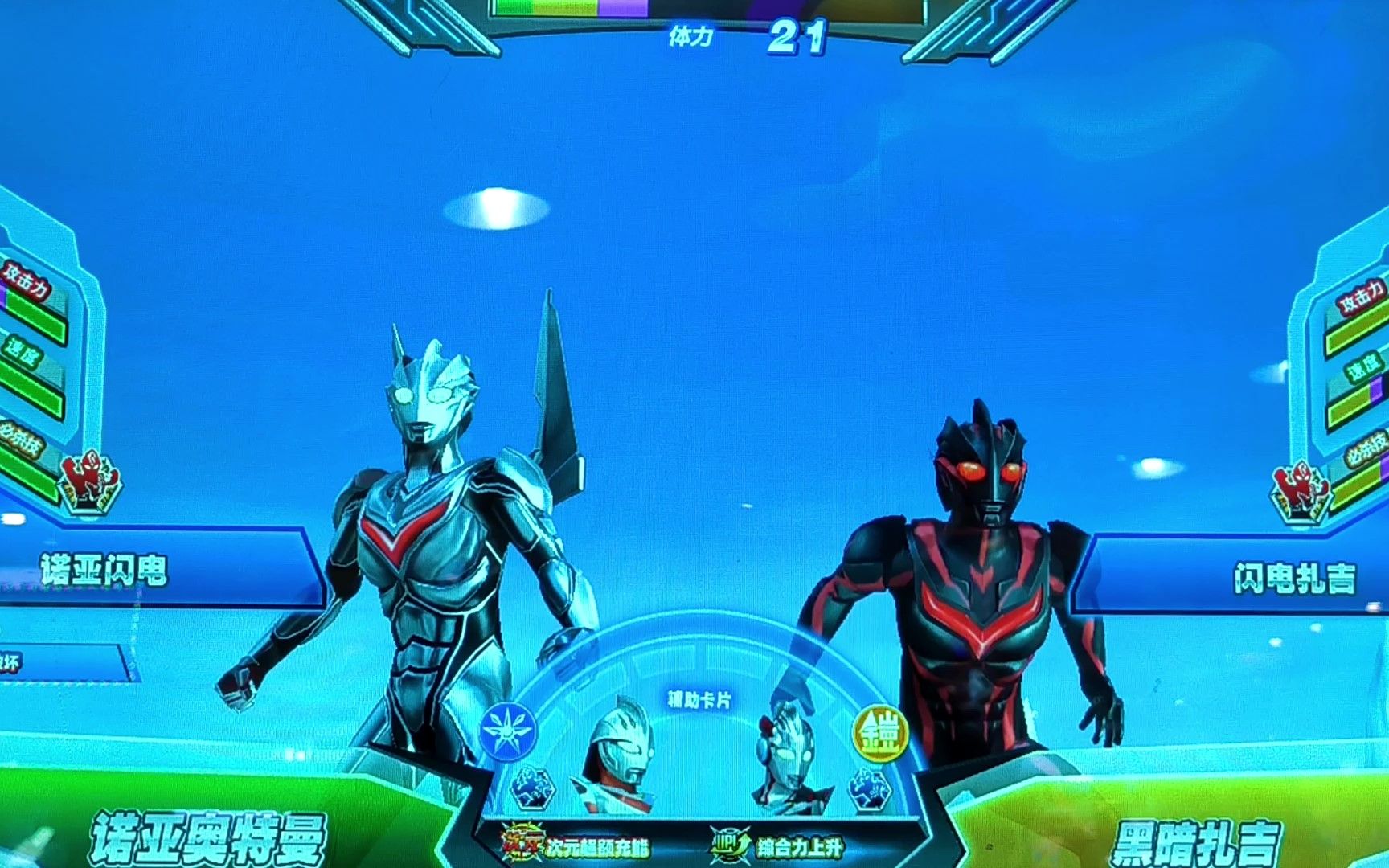
Task: Click the left player's red fighter badge
Action: point(91,481)
